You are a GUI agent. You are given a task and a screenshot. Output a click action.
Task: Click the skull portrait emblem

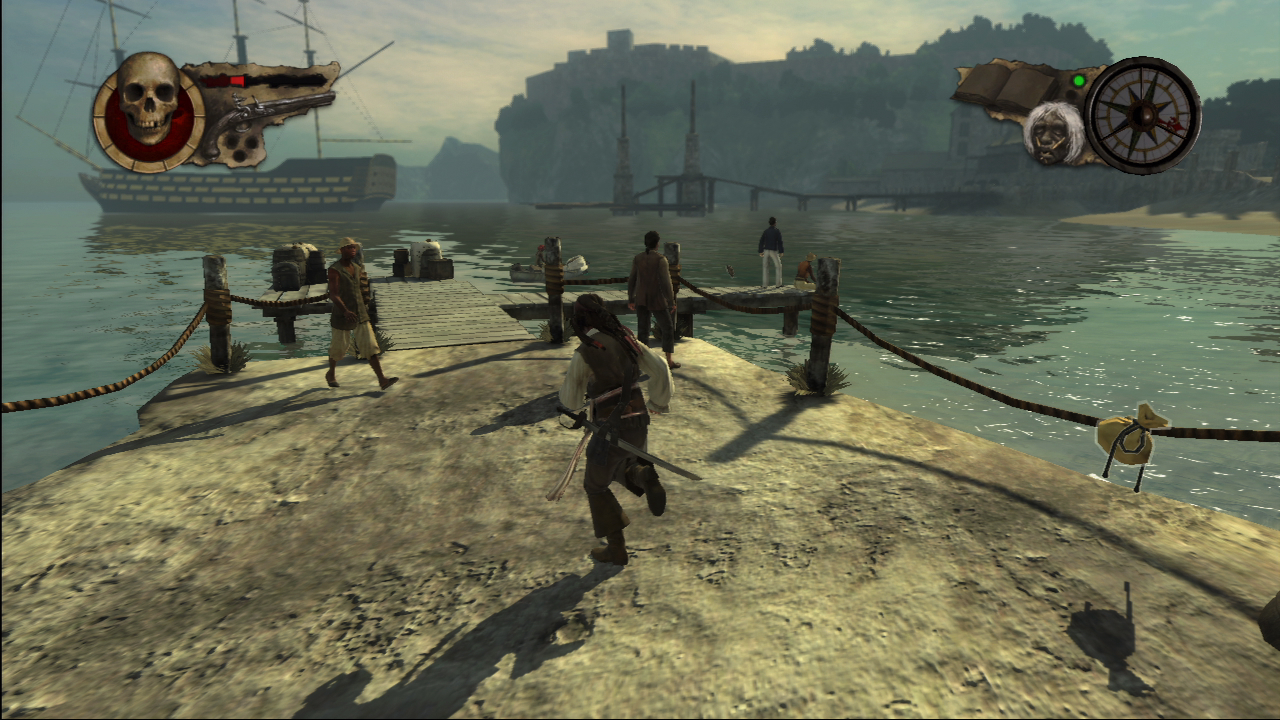tap(149, 109)
